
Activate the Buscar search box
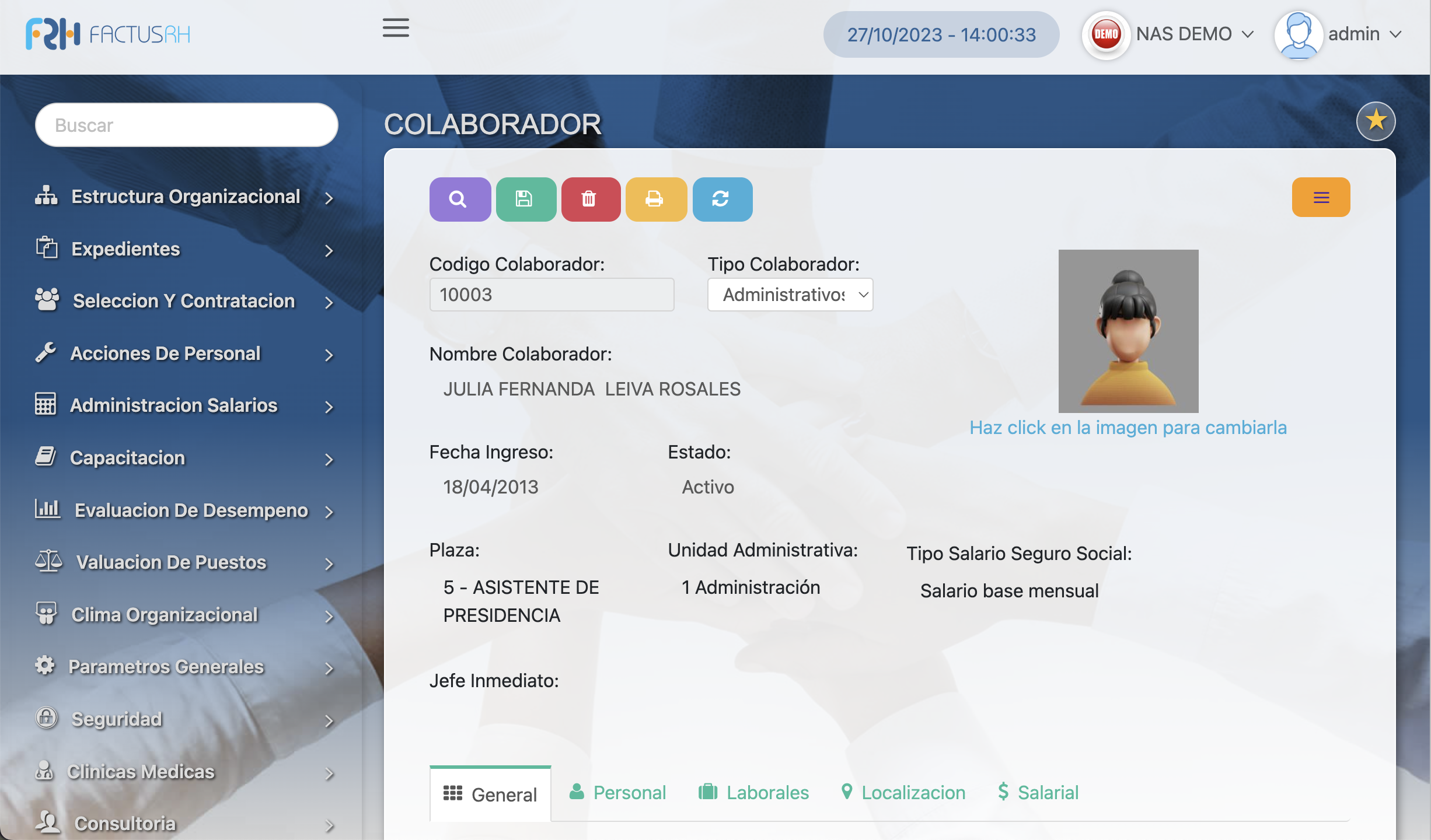[186, 124]
